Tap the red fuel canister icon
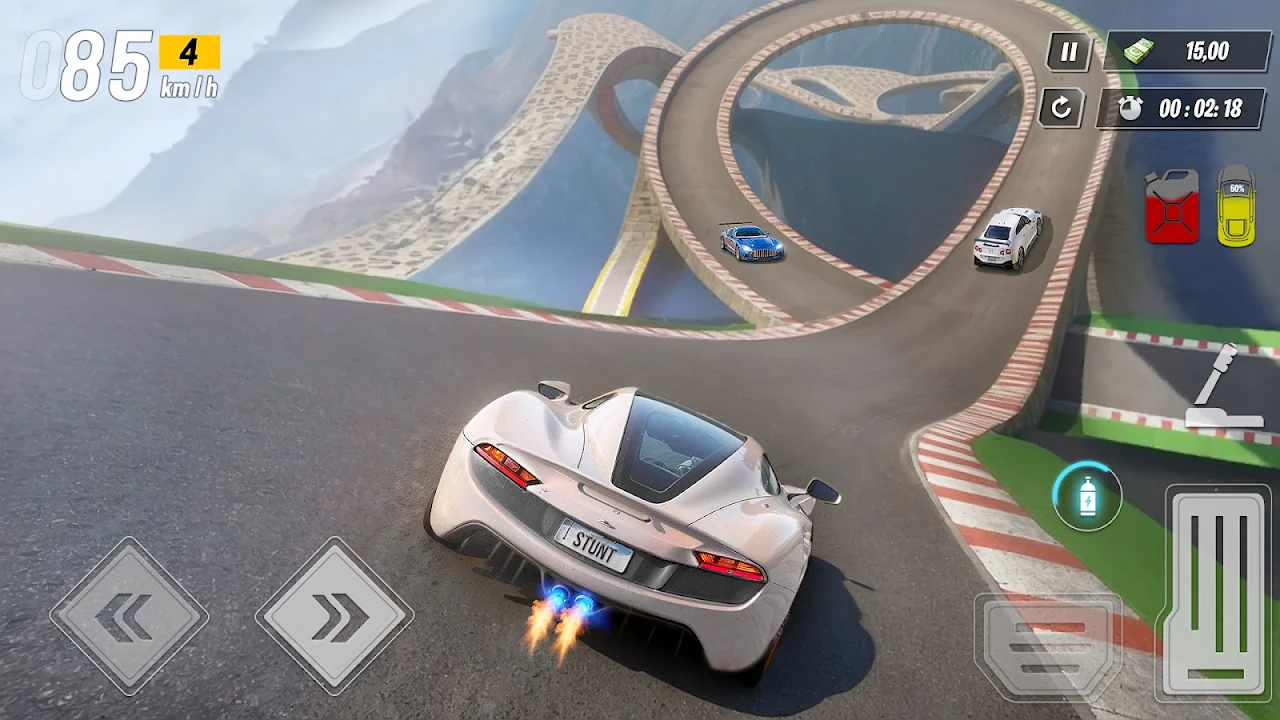This screenshot has width=1280, height=720. [1172, 207]
